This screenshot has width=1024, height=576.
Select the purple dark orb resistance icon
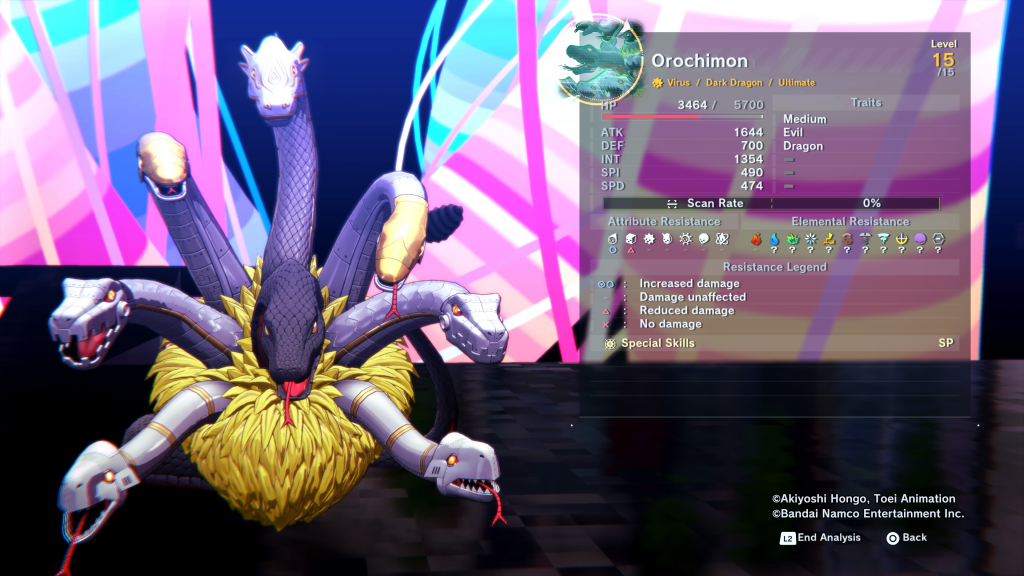coord(919,239)
